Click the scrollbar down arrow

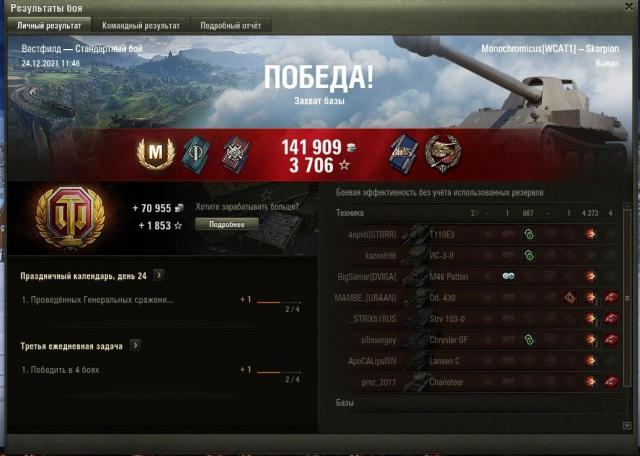[x=628, y=425]
